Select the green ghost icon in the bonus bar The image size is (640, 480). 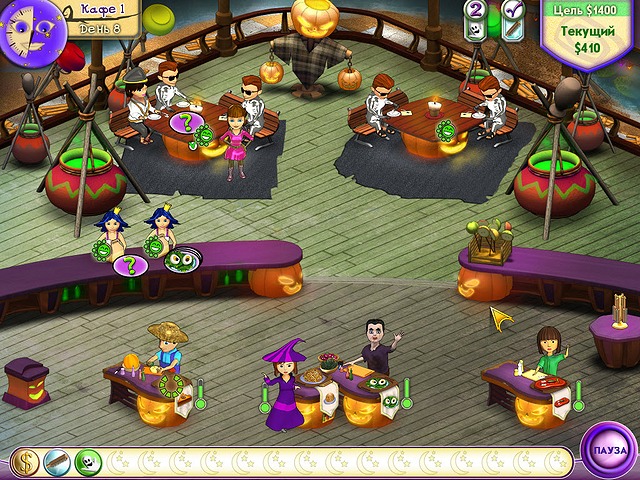coord(87,461)
